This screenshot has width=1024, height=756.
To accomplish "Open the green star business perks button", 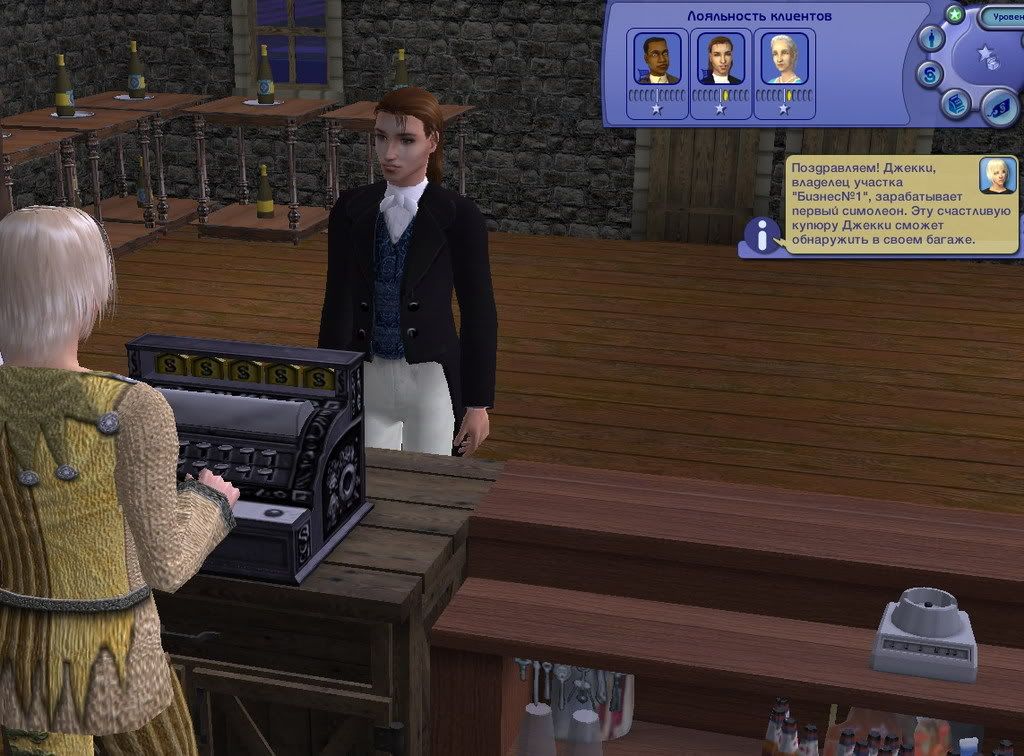I will (955, 14).
